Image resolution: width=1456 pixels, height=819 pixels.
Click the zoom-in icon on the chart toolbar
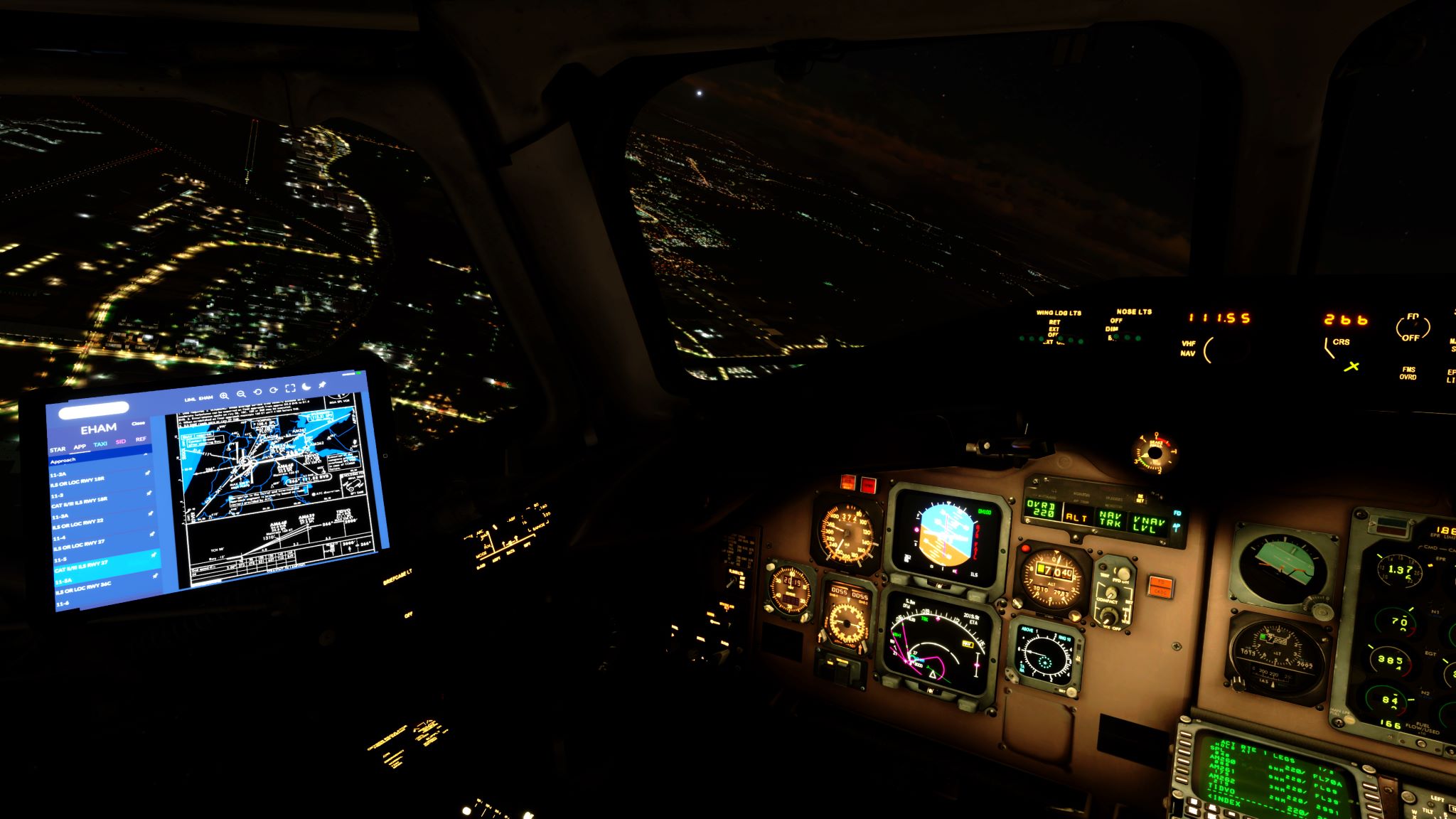click(224, 396)
